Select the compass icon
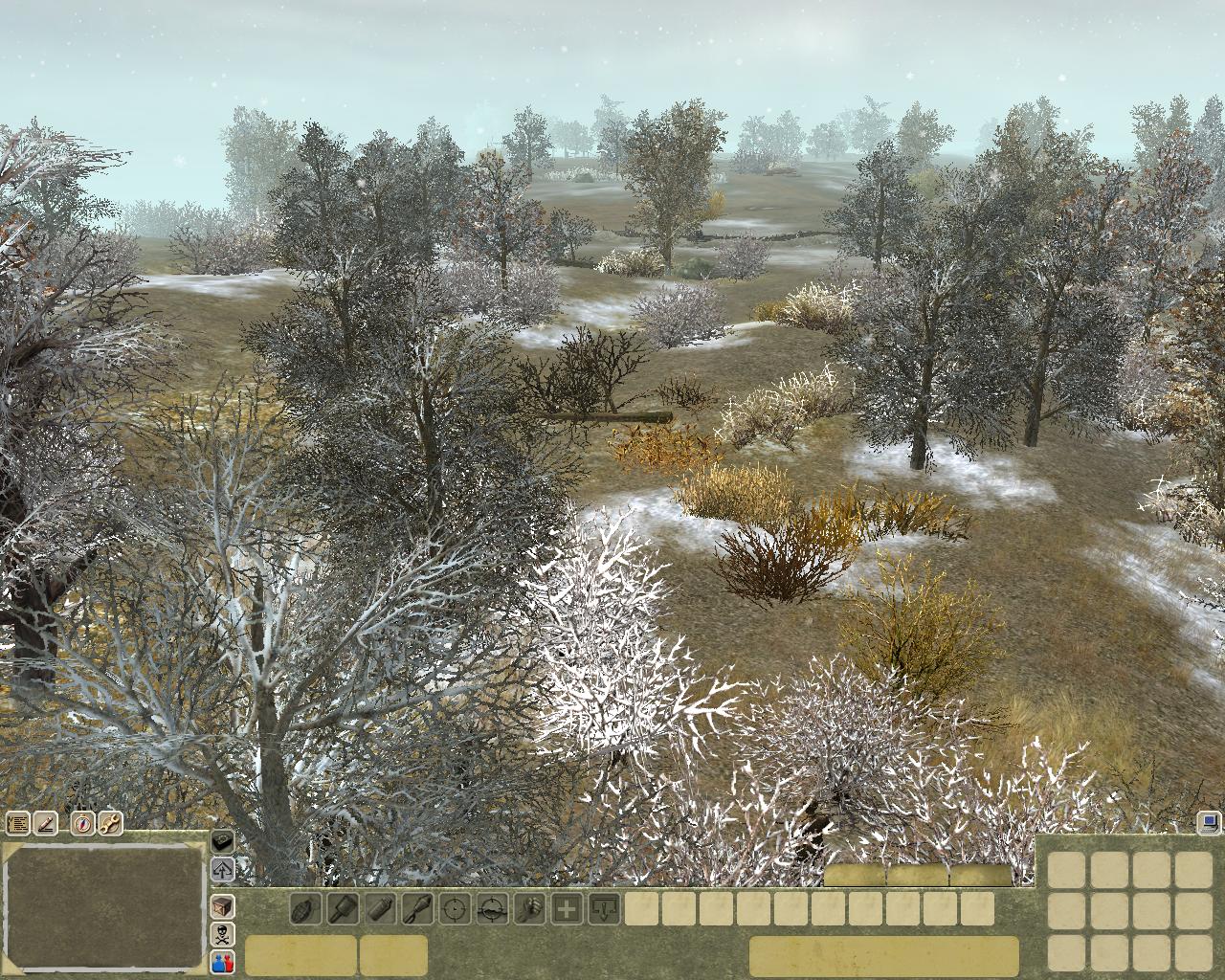 83,823
